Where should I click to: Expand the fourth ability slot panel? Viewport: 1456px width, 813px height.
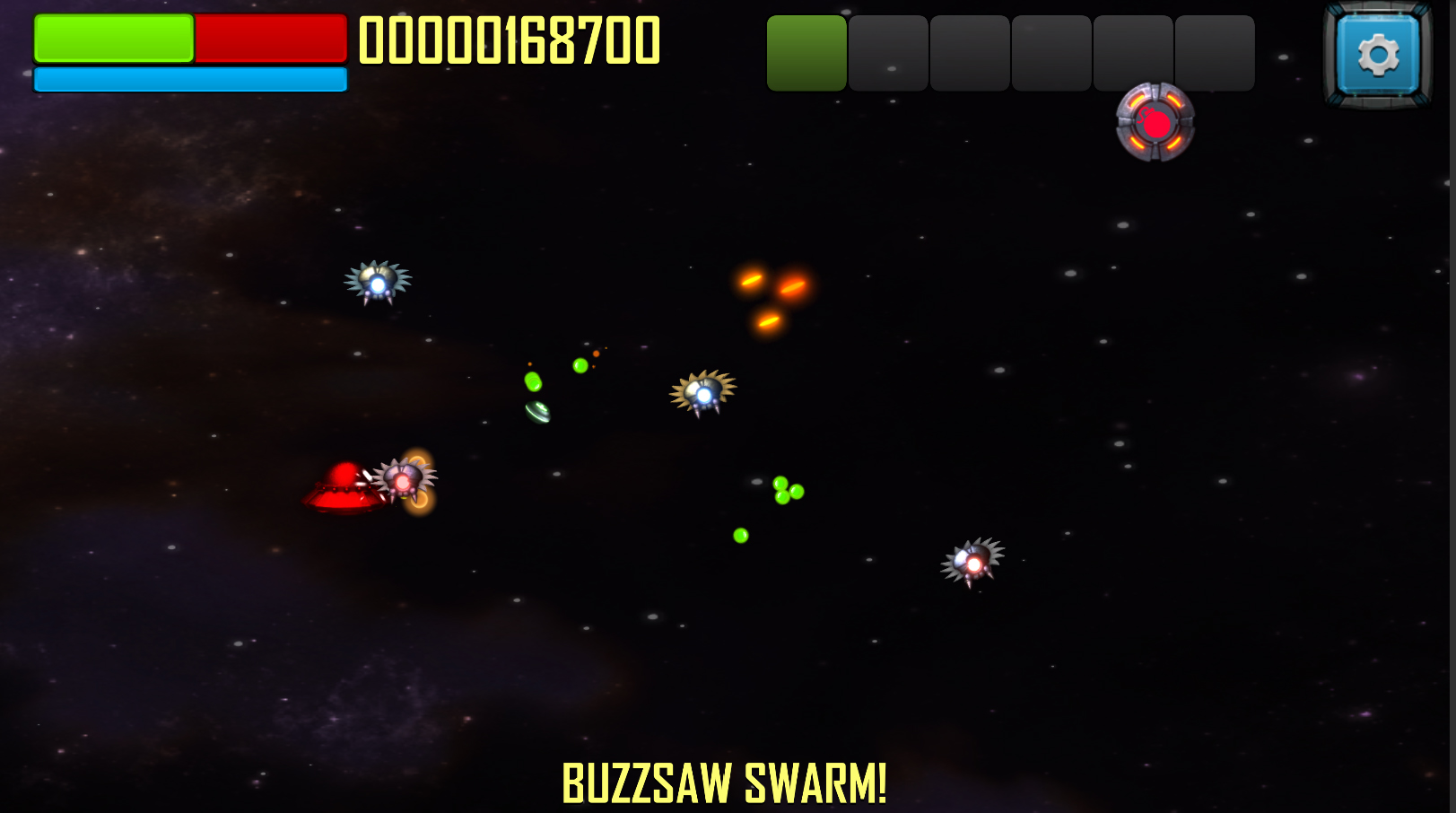click(x=1051, y=51)
